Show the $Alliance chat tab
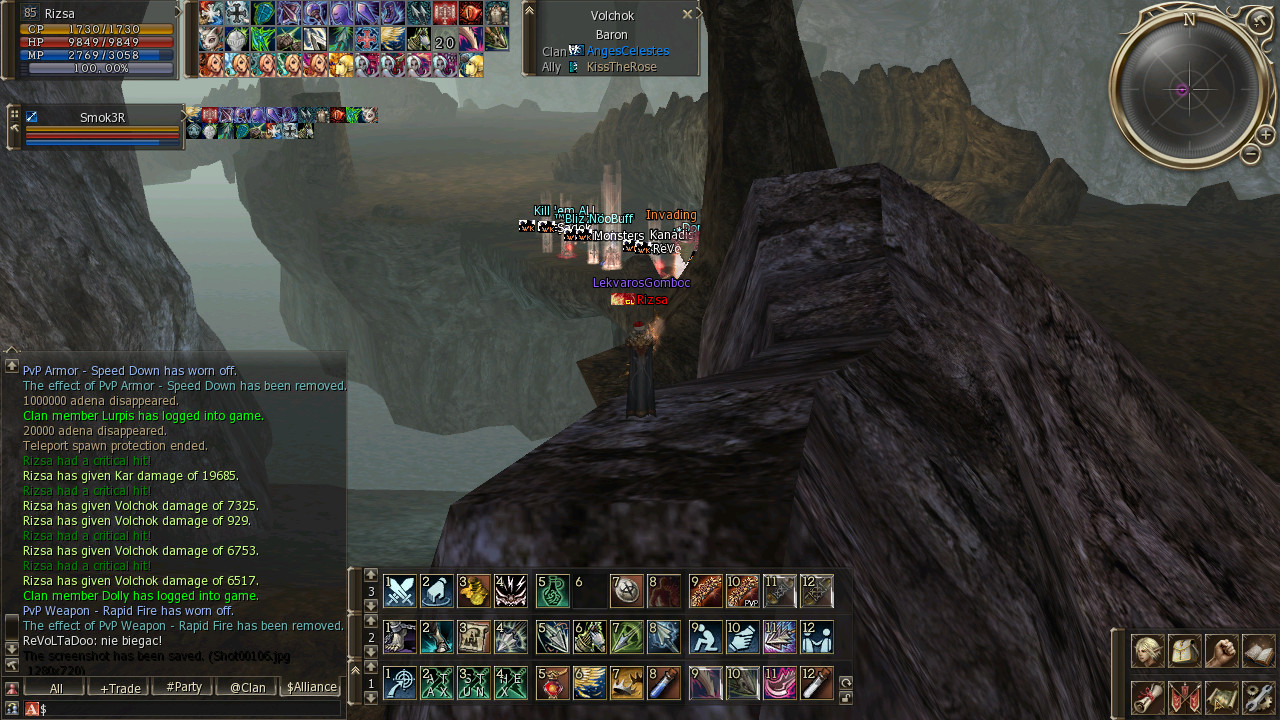 pos(311,688)
